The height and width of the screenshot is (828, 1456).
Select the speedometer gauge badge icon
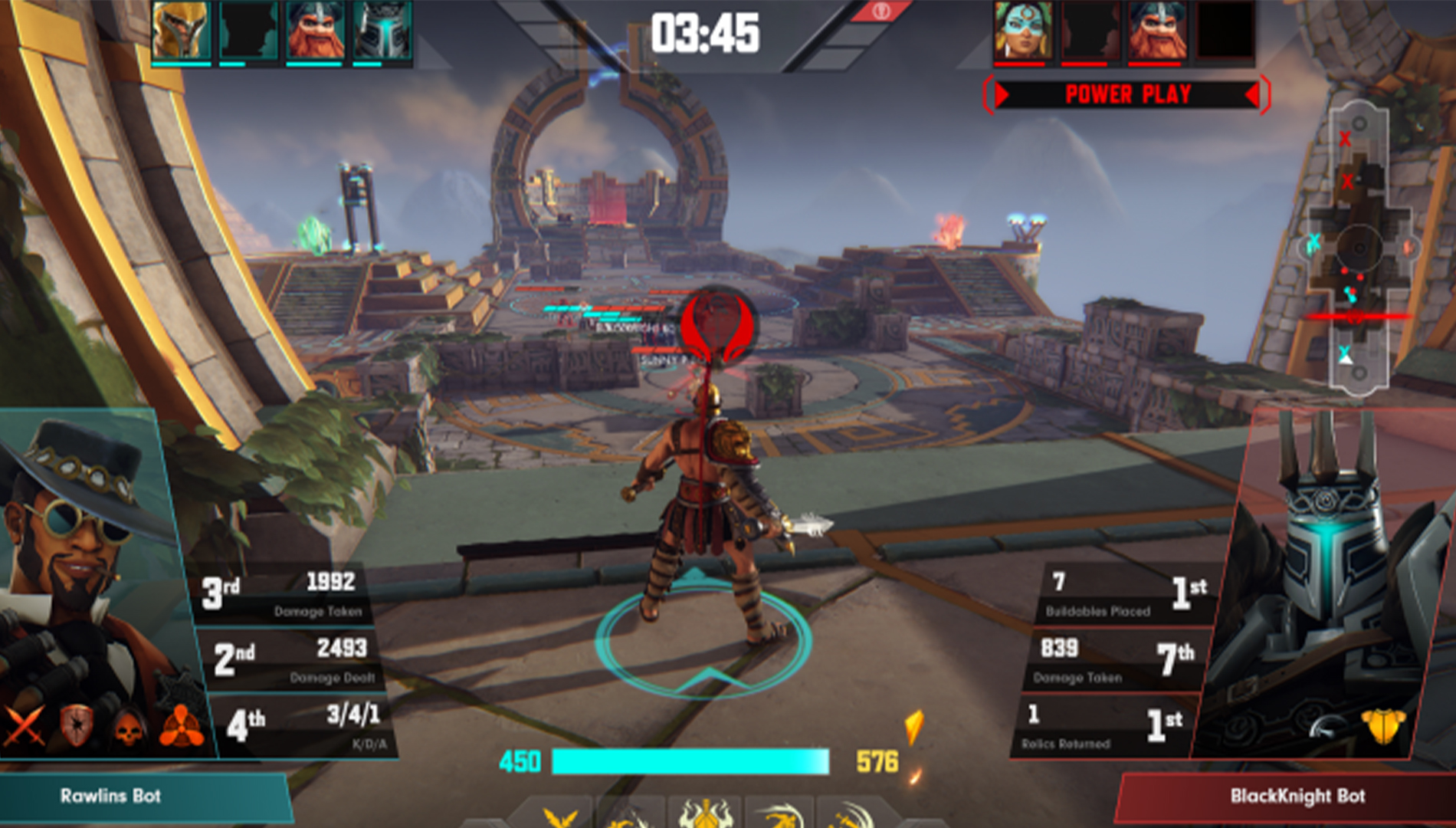[x=1327, y=727]
